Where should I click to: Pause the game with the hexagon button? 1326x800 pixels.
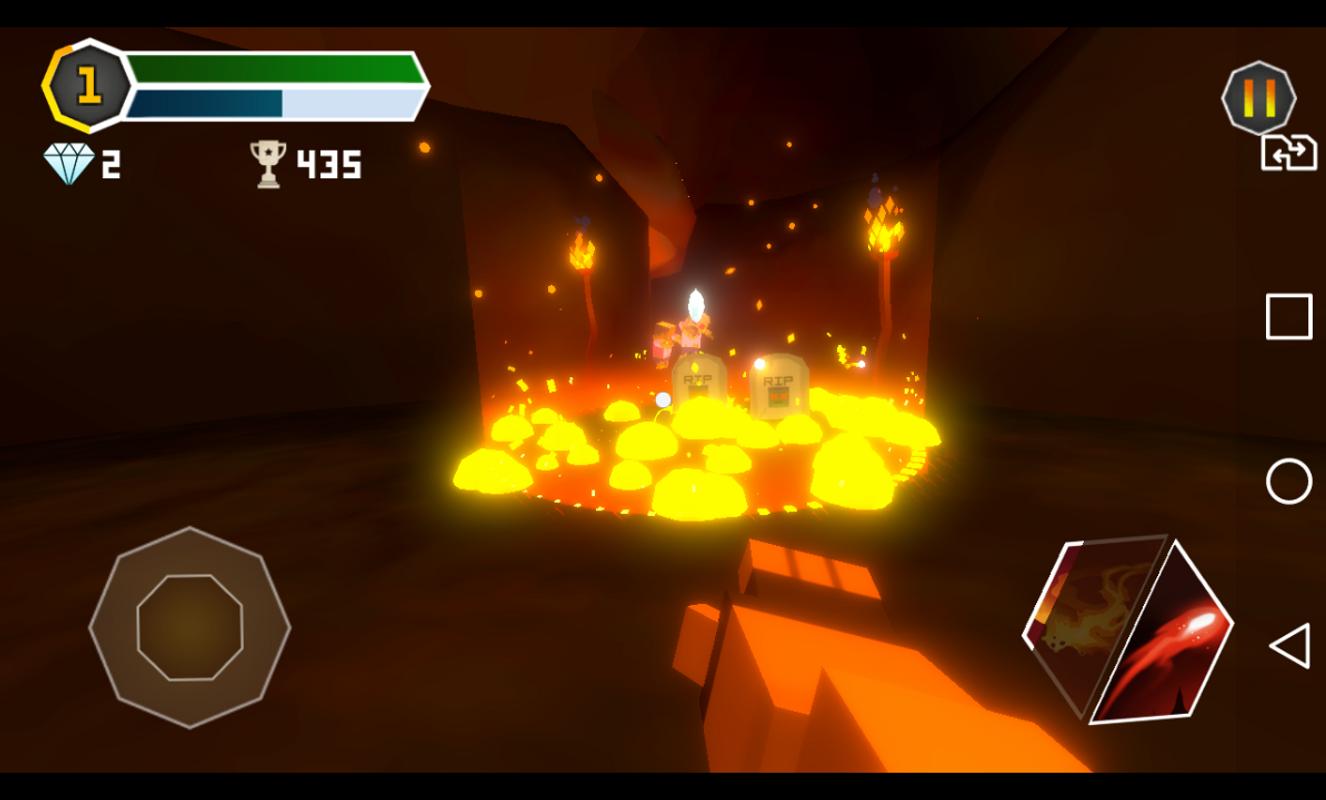(1258, 98)
